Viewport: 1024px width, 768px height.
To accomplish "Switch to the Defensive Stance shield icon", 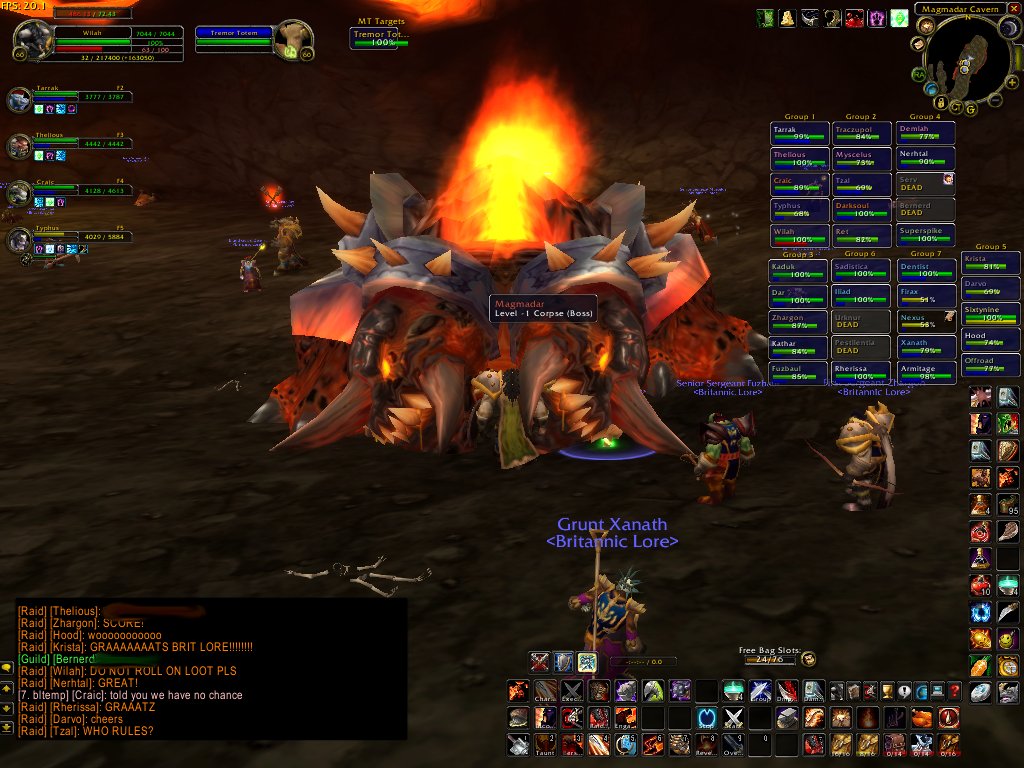I will pos(564,661).
